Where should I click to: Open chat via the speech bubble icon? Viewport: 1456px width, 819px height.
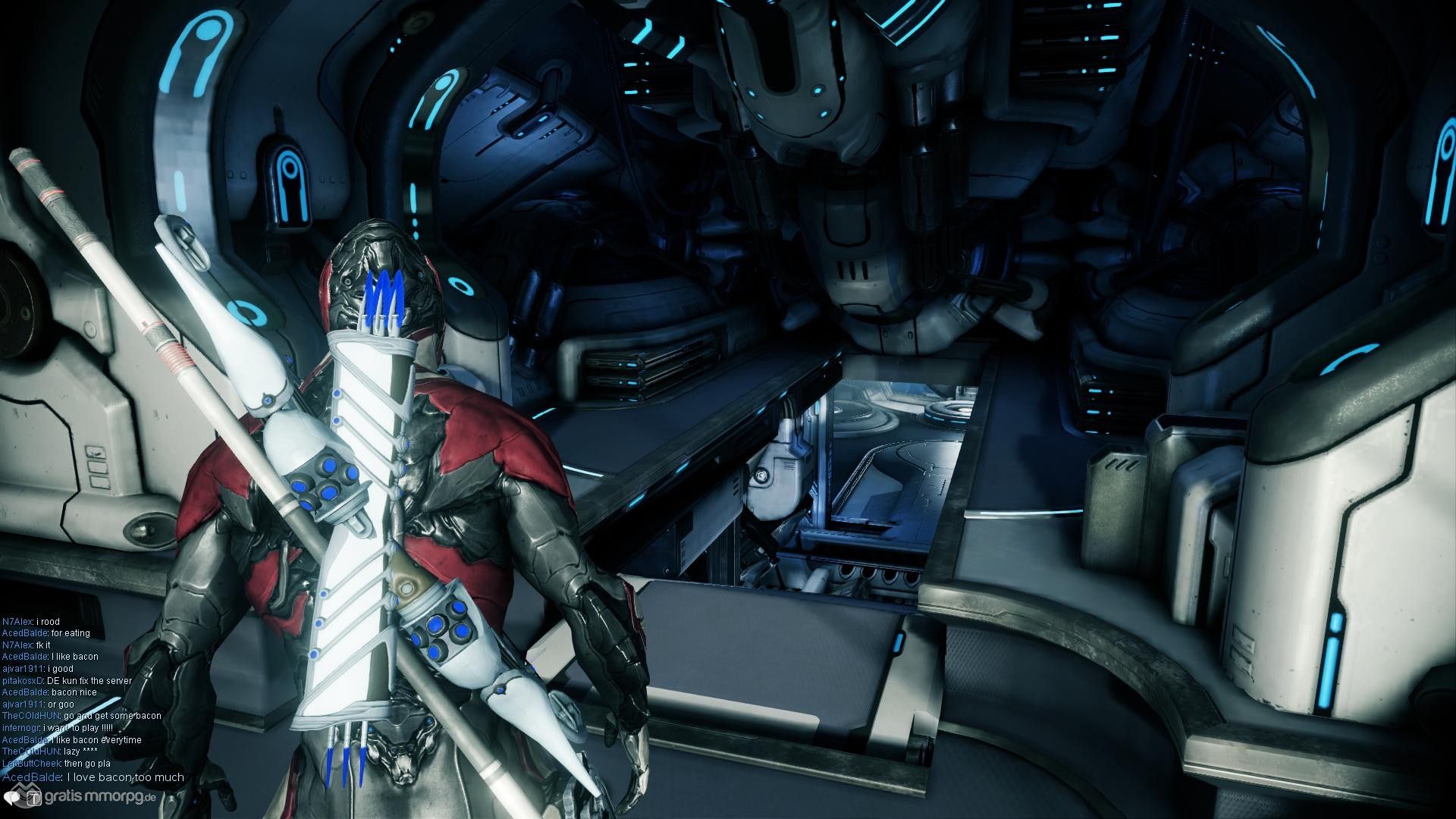click(x=11, y=797)
